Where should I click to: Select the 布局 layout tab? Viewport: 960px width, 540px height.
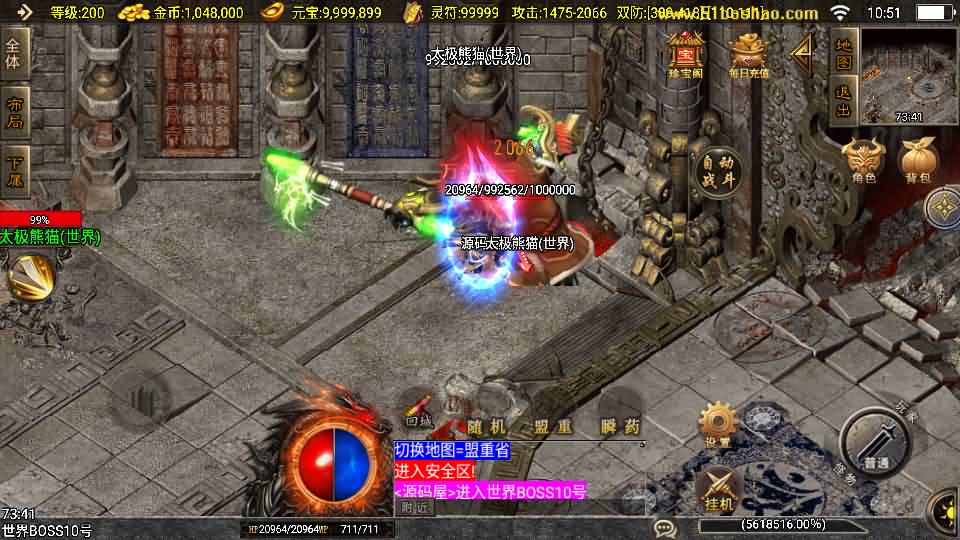point(14,112)
